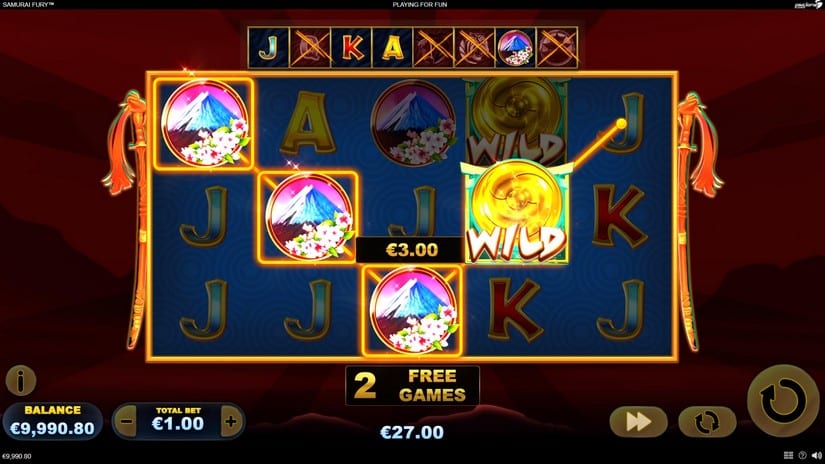Viewport: 825px width, 464px height.
Task: Toggle the sound speaker icon
Action: pos(816,456)
